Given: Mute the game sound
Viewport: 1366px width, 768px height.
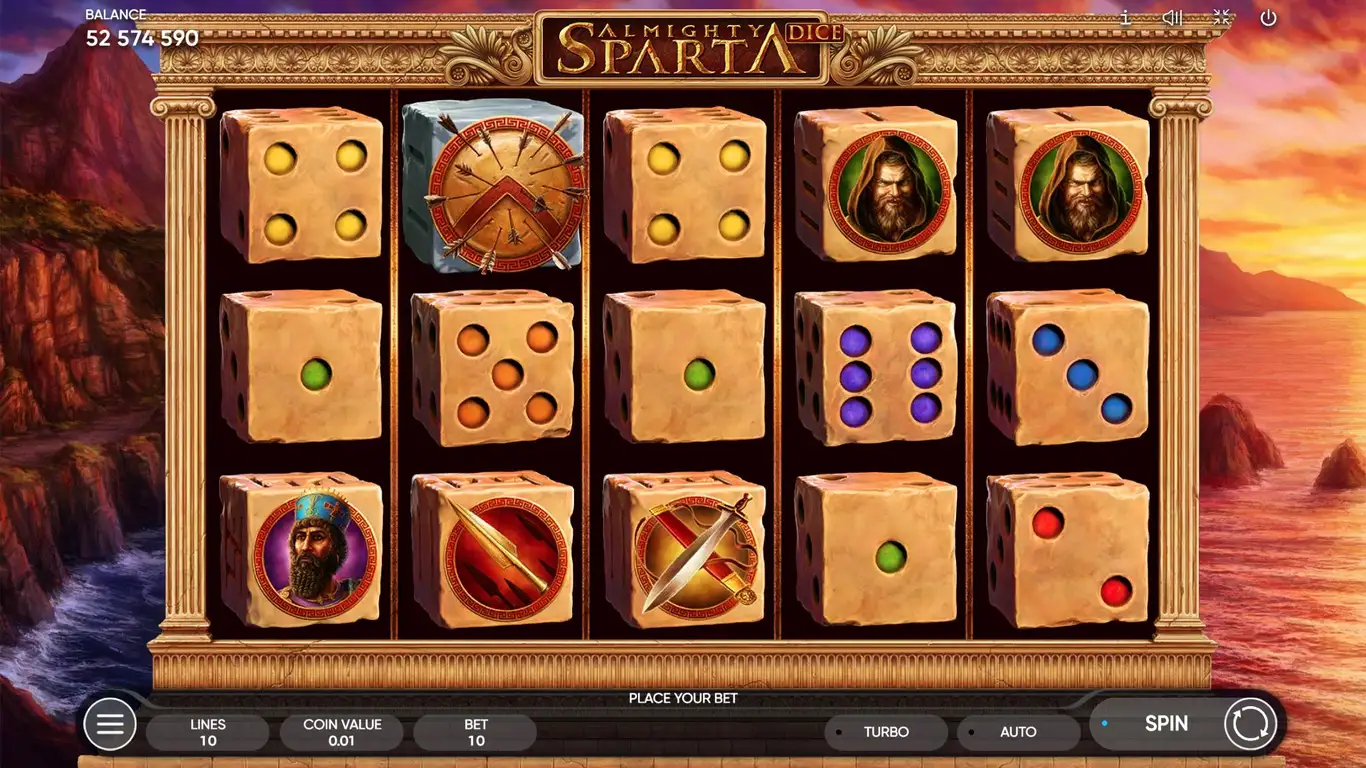Looking at the screenshot, I should [1172, 18].
